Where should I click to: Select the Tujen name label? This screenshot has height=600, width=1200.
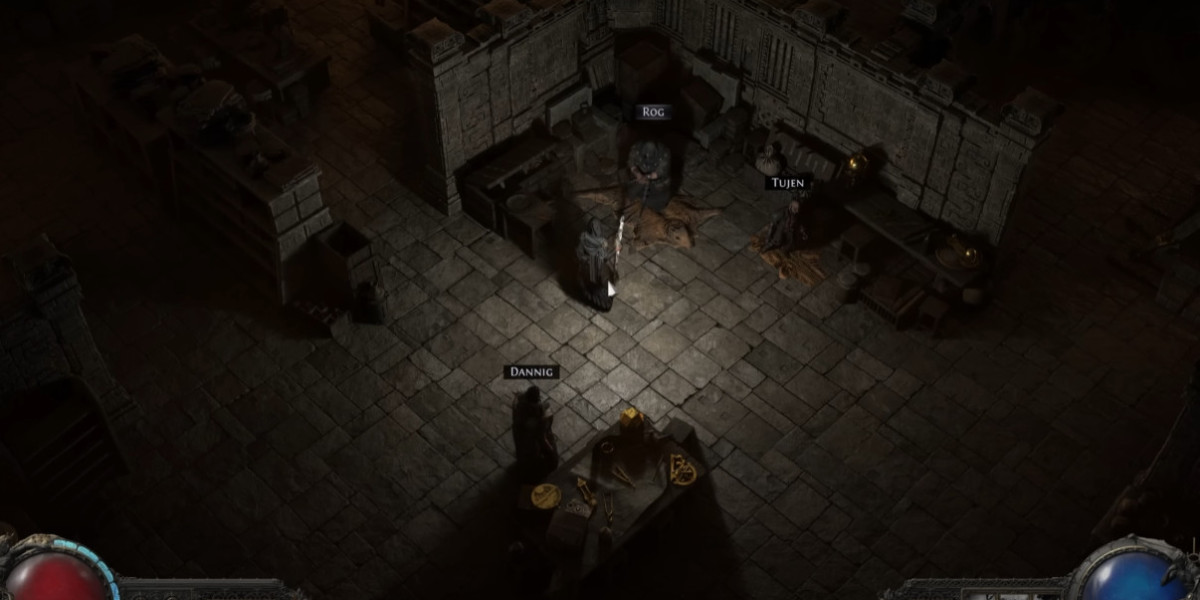tap(786, 183)
